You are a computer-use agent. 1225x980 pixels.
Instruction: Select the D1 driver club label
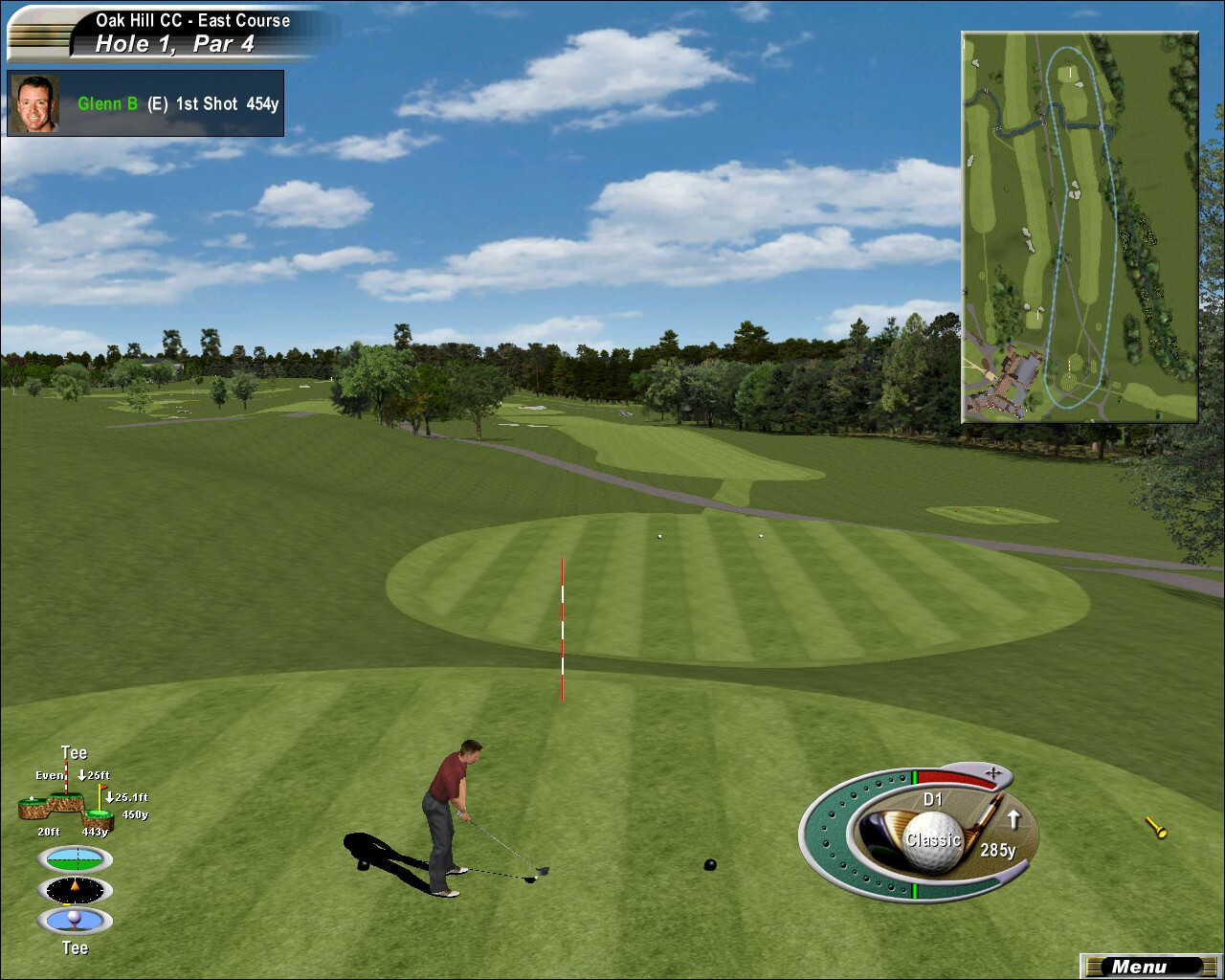point(933,799)
